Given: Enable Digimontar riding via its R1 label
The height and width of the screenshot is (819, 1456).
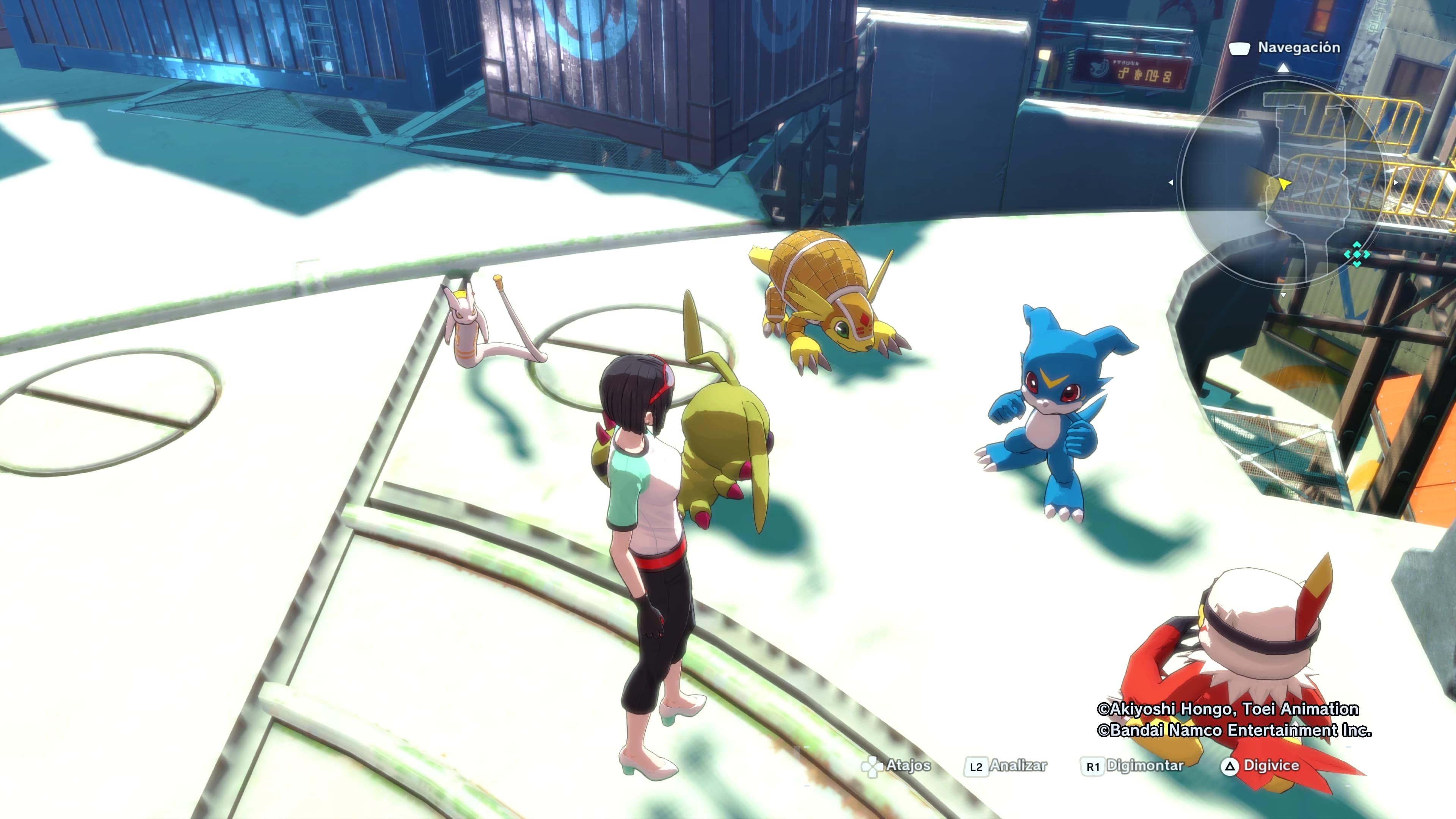Looking at the screenshot, I should [x=1145, y=766].
